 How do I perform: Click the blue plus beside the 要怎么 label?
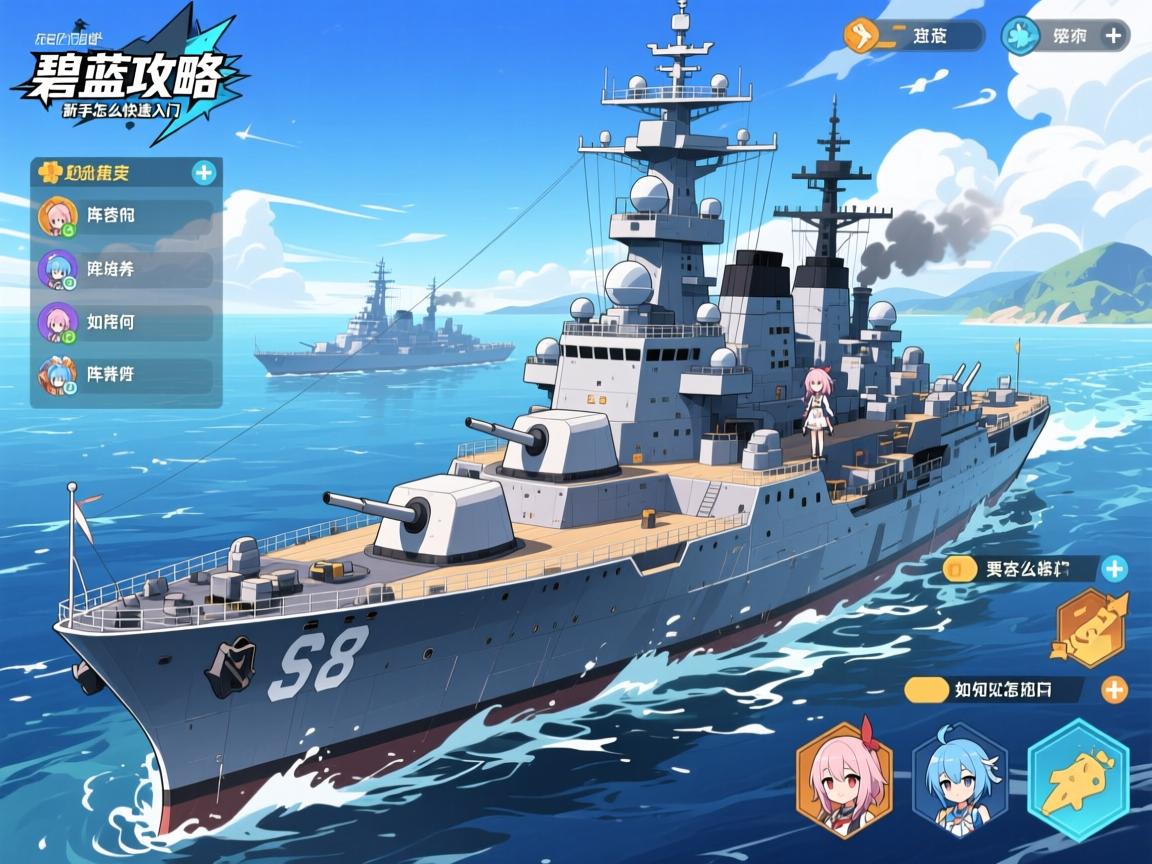click(x=1113, y=570)
